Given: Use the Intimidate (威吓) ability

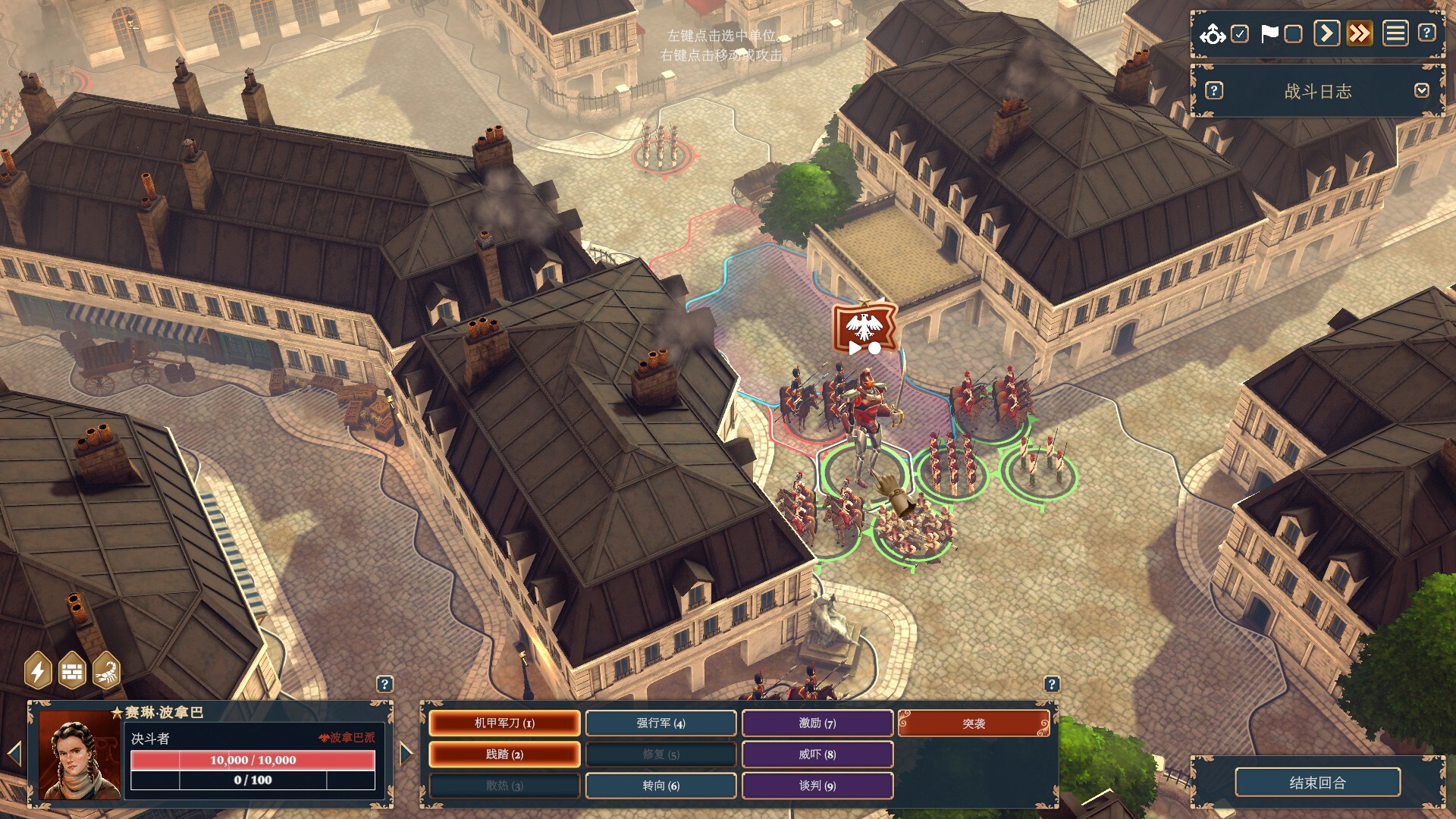Looking at the screenshot, I should click(817, 755).
